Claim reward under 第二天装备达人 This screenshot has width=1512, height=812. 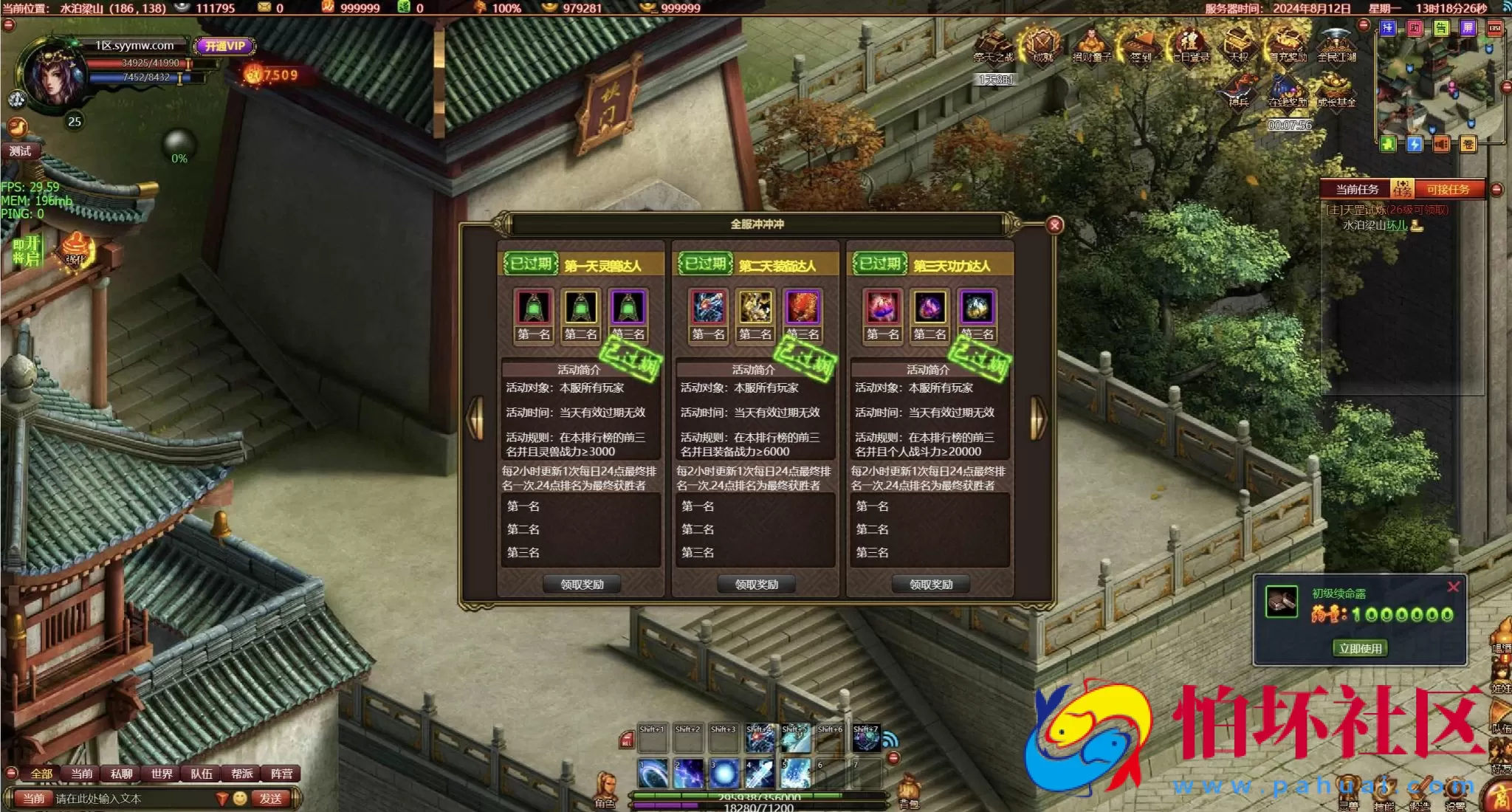click(756, 585)
